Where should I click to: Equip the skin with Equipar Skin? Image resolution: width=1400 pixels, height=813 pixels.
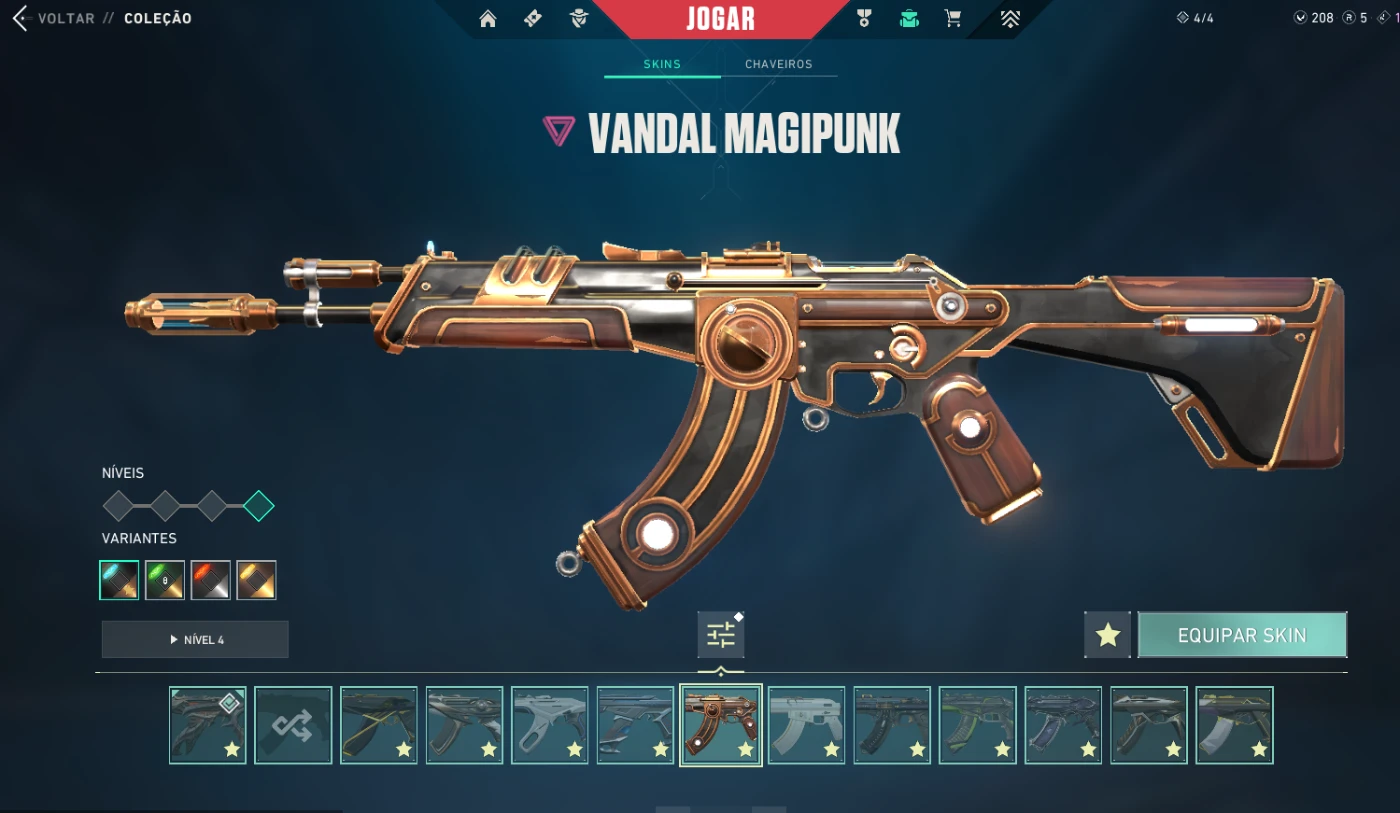tap(1242, 635)
